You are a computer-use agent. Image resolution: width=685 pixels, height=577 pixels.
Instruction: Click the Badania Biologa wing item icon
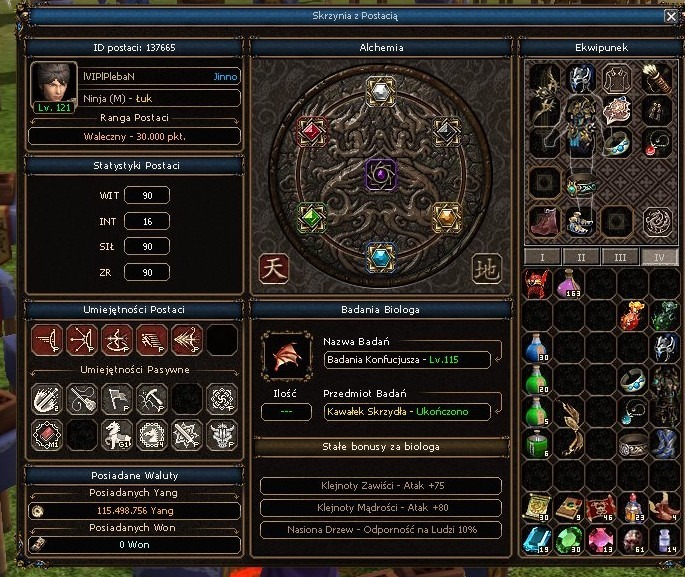(x=286, y=357)
